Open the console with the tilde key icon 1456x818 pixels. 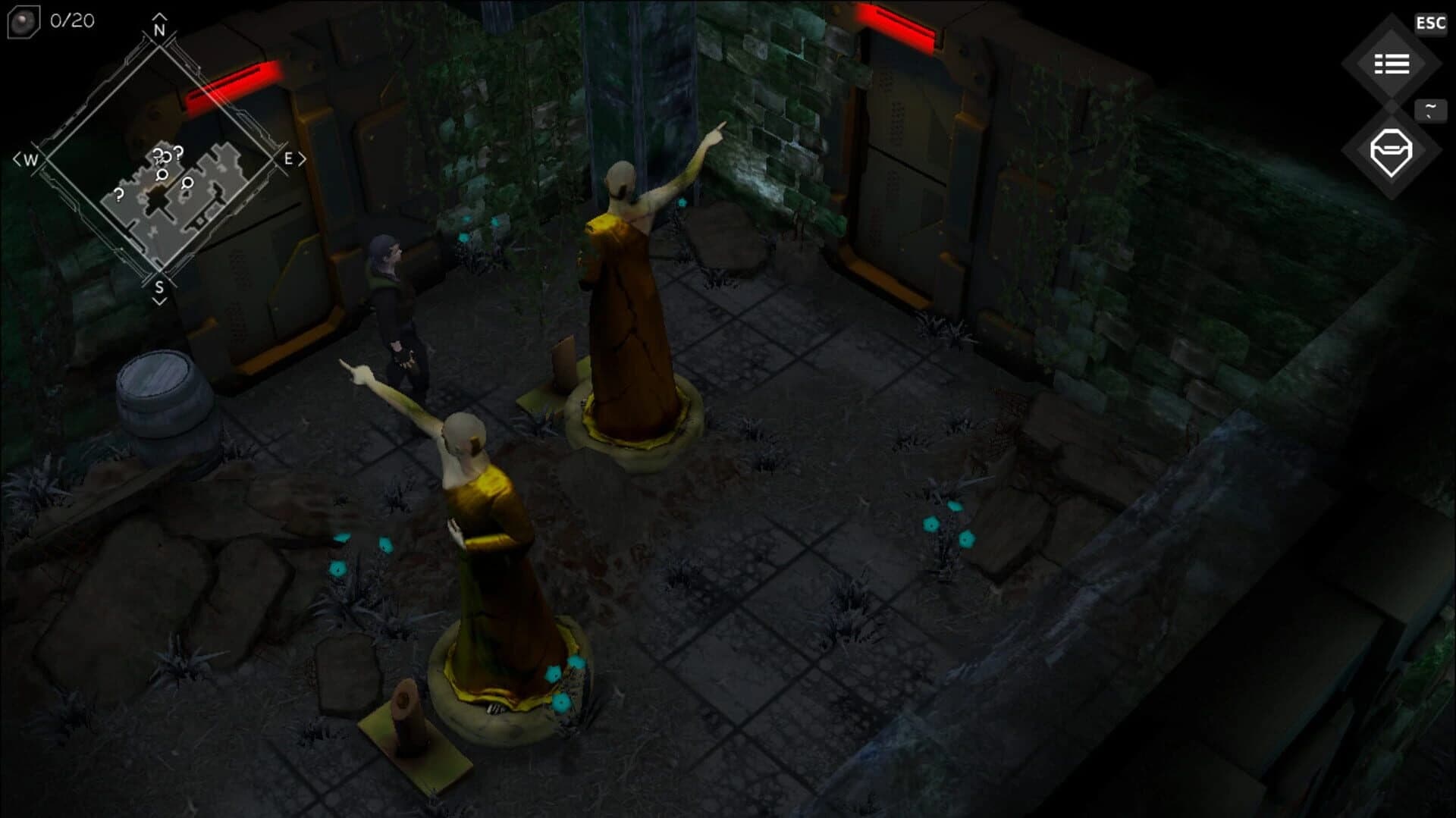tap(1429, 110)
